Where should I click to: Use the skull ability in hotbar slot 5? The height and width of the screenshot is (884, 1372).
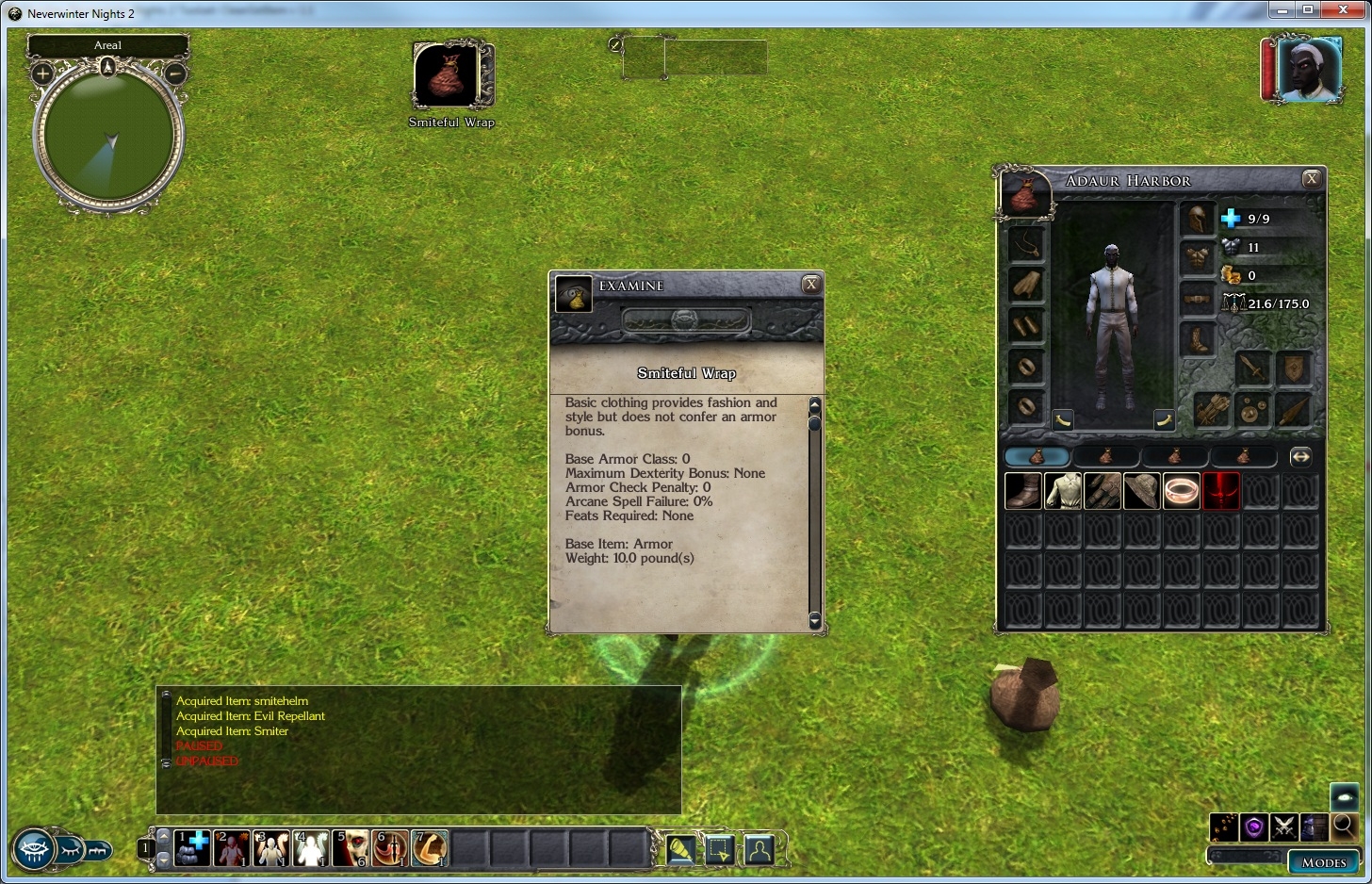tap(351, 848)
